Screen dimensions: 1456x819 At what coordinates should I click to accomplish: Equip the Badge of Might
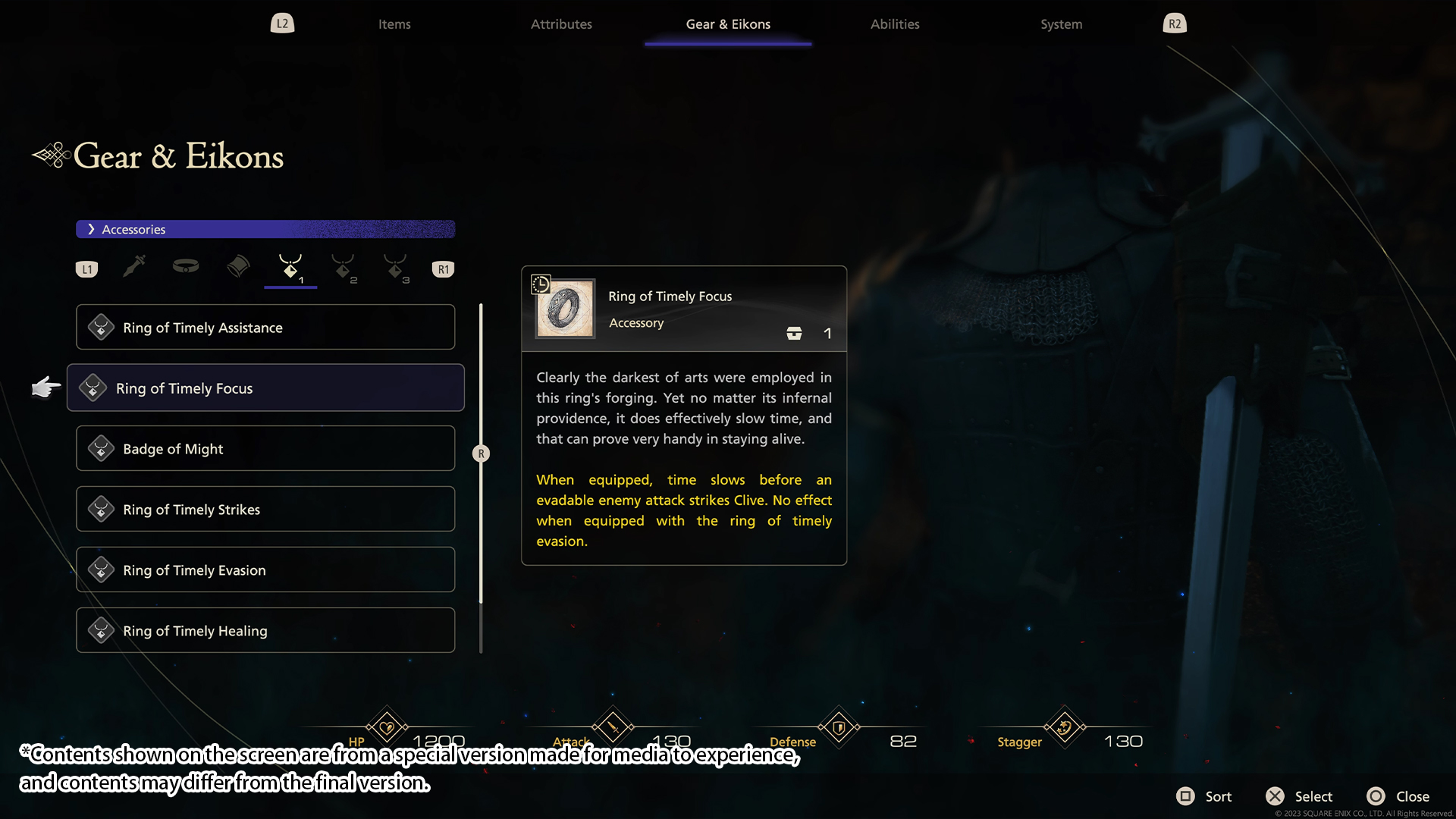pyautogui.click(x=265, y=449)
